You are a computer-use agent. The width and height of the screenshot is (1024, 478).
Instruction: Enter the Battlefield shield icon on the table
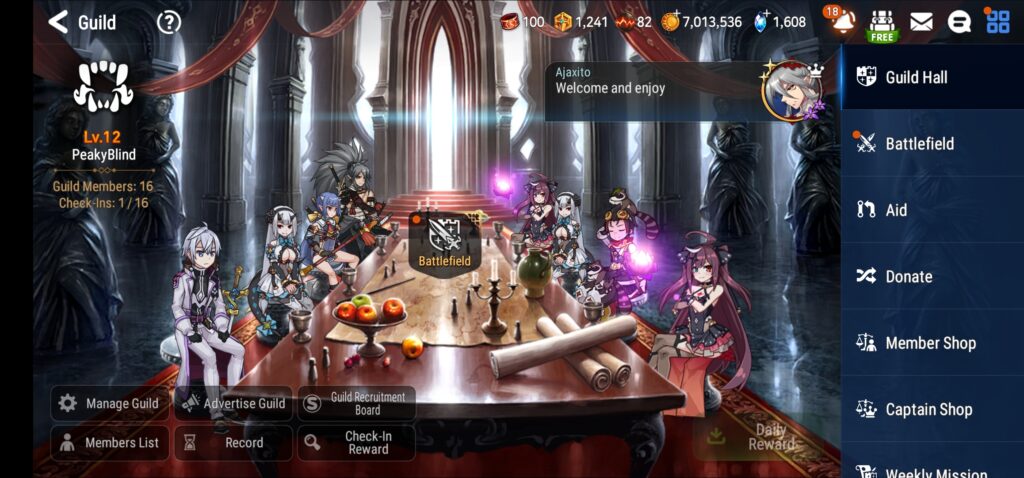[x=445, y=237]
